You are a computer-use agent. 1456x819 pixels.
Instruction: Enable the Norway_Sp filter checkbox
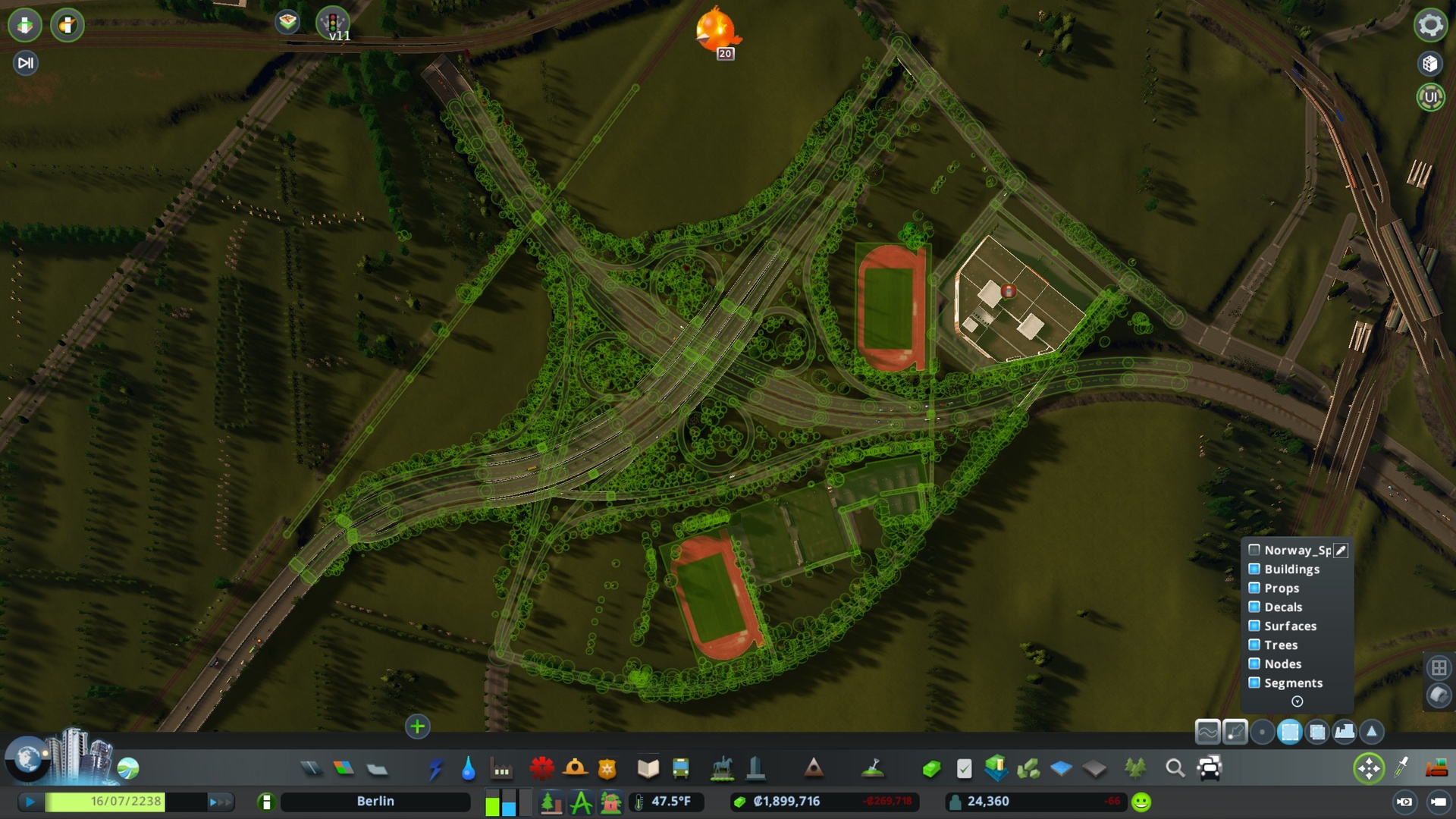(x=1254, y=550)
